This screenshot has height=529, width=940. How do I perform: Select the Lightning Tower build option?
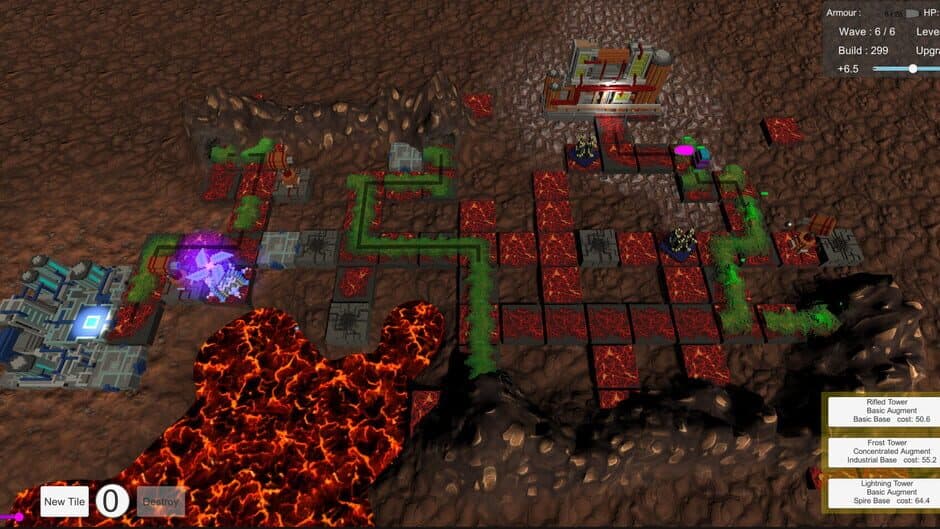point(882,491)
